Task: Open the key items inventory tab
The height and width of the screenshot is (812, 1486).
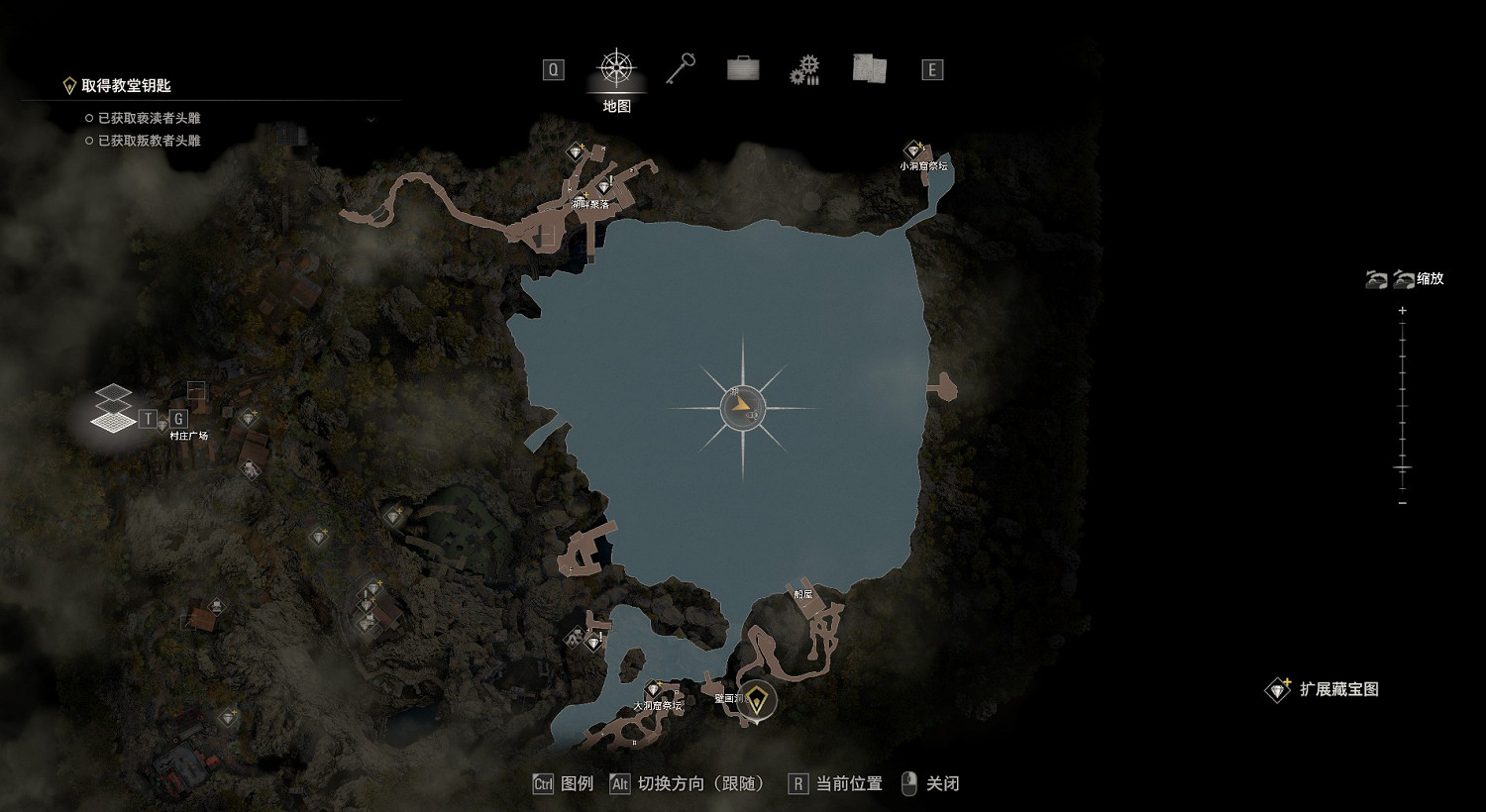Action: (681, 67)
